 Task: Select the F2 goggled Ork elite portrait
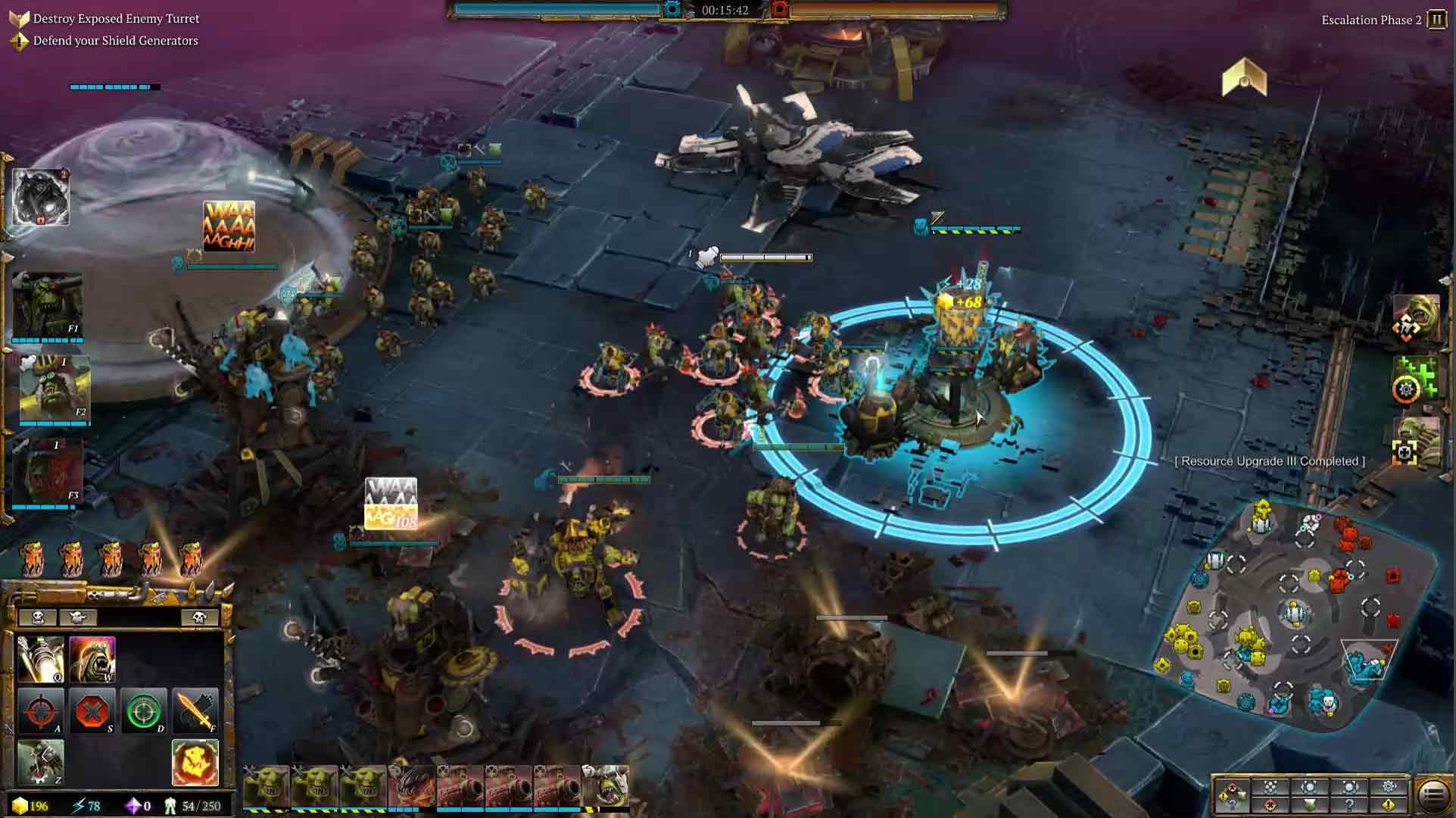[53, 389]
